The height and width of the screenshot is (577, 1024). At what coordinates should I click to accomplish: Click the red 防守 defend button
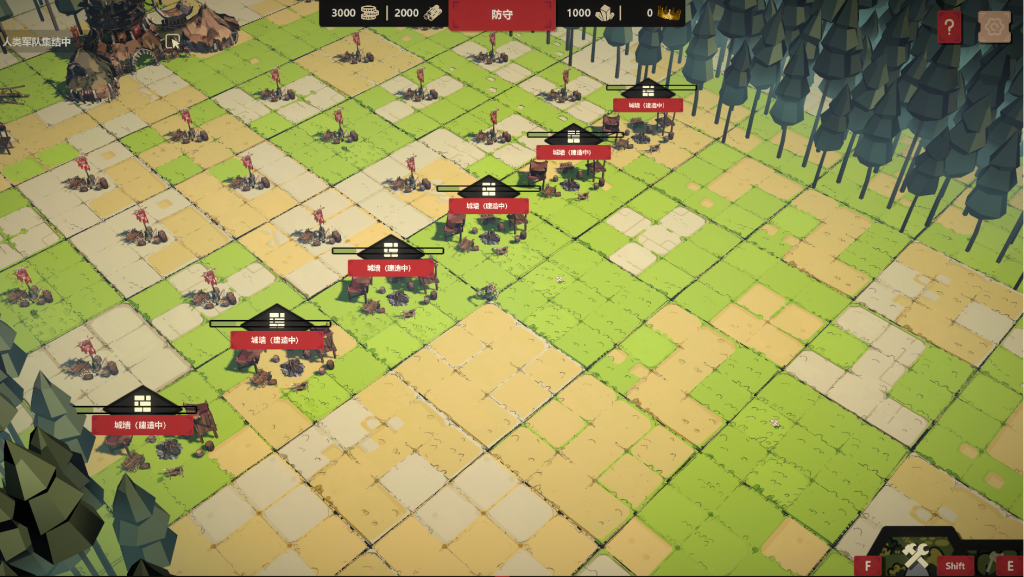(501, 14)
